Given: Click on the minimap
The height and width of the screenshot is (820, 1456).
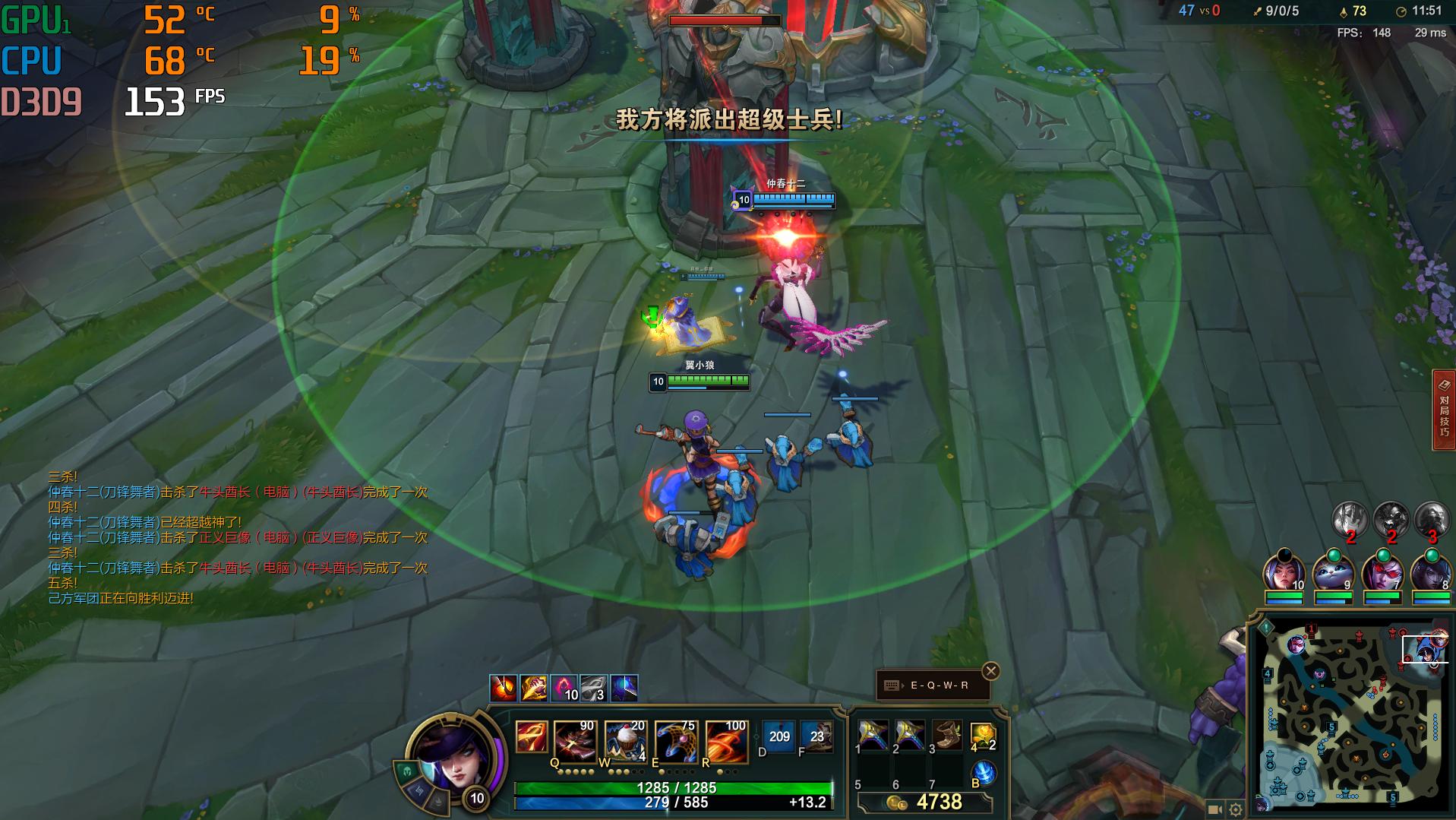Looking at the screenshot, I should [1352, 714].
